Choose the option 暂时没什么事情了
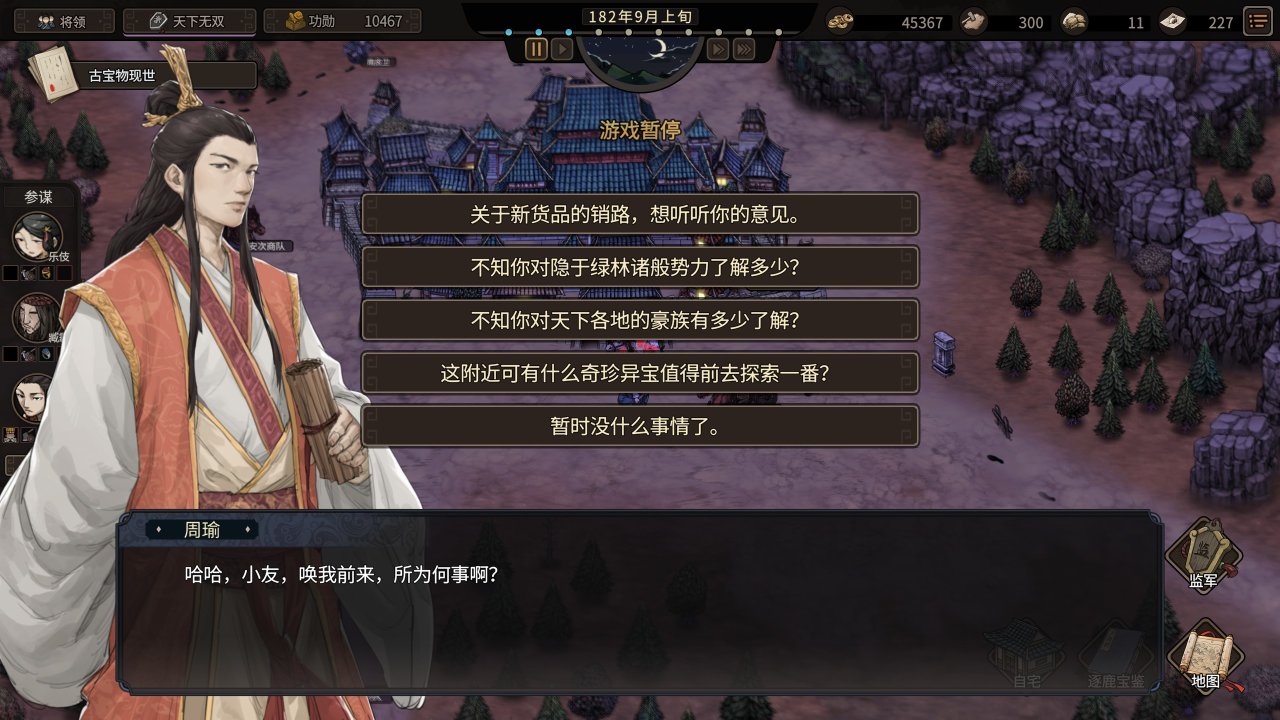This screenshot has width=1280, height=720. pyautogui.click(x=640, y=426)
